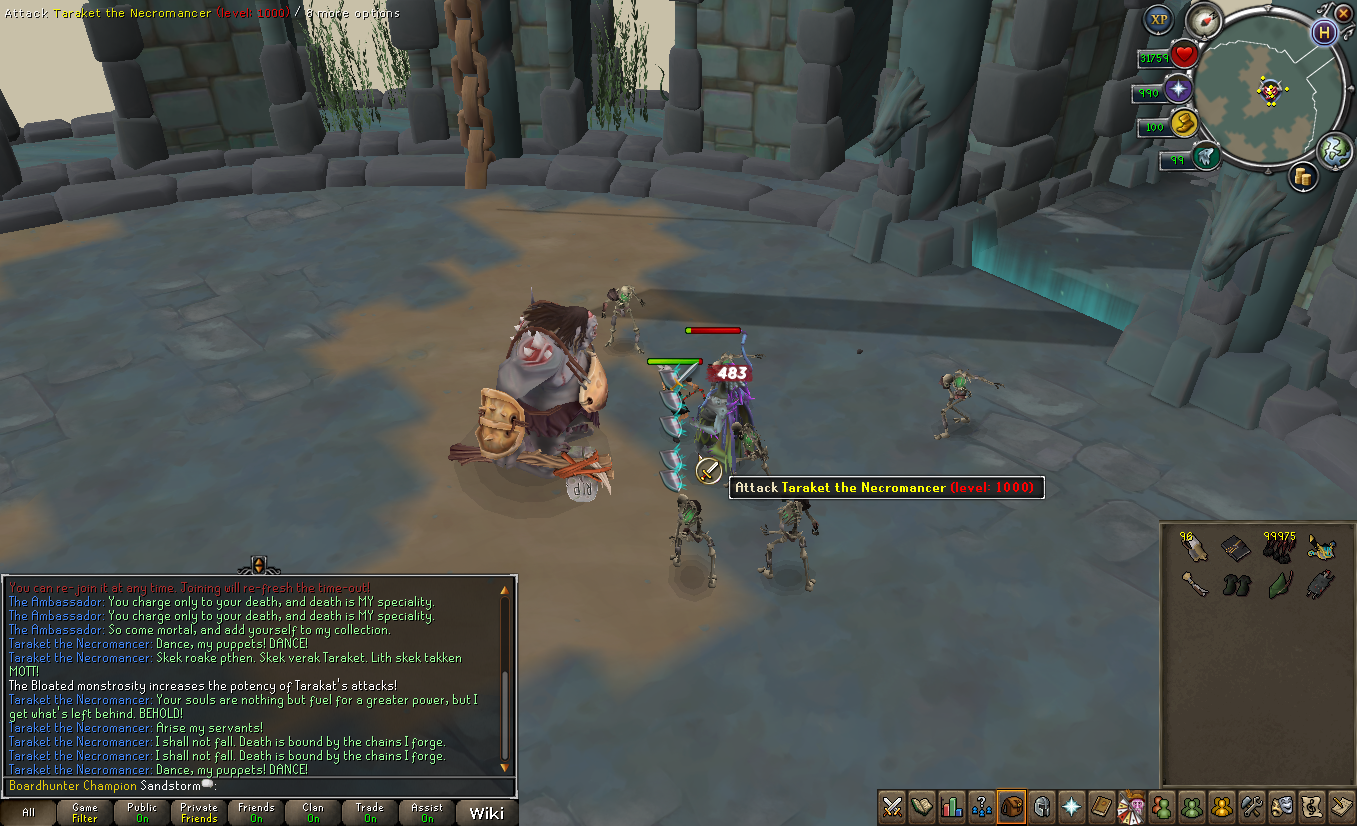Select the green ranger hat item
The height and width of the screenshot is (826, 1357).
point(1280,584)
